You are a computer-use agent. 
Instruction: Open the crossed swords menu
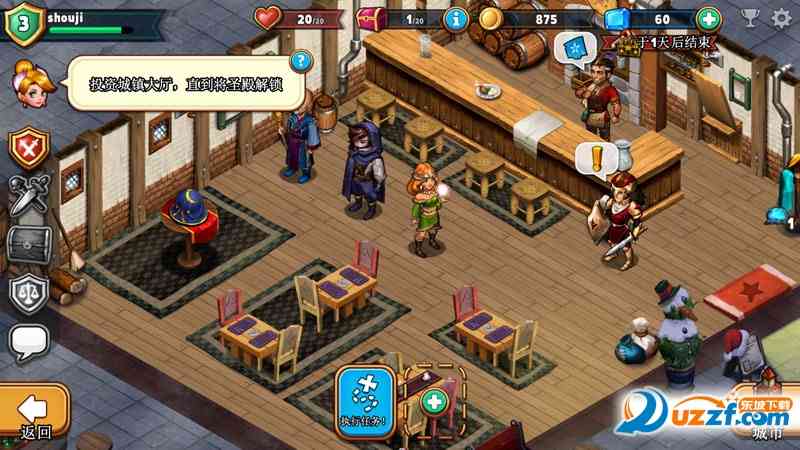(x=29, y=196)
